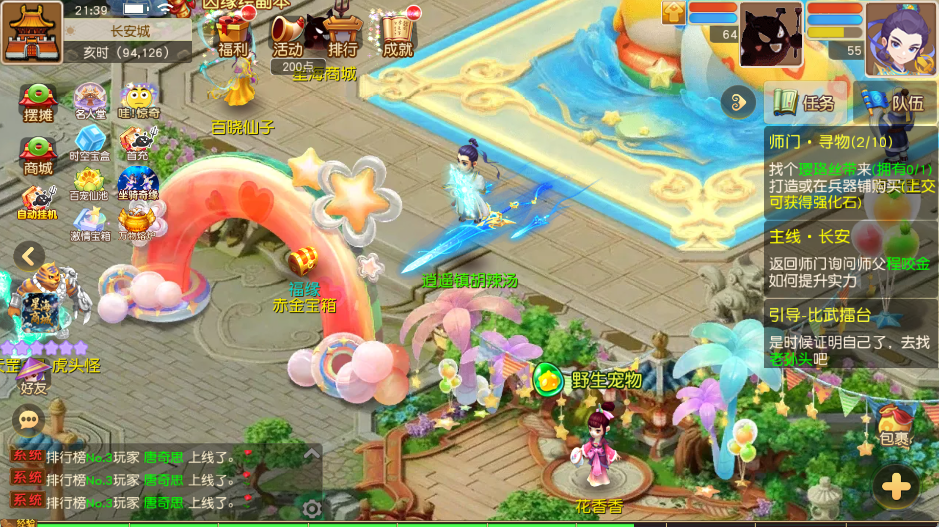Open chat settings gear icon

312,509
